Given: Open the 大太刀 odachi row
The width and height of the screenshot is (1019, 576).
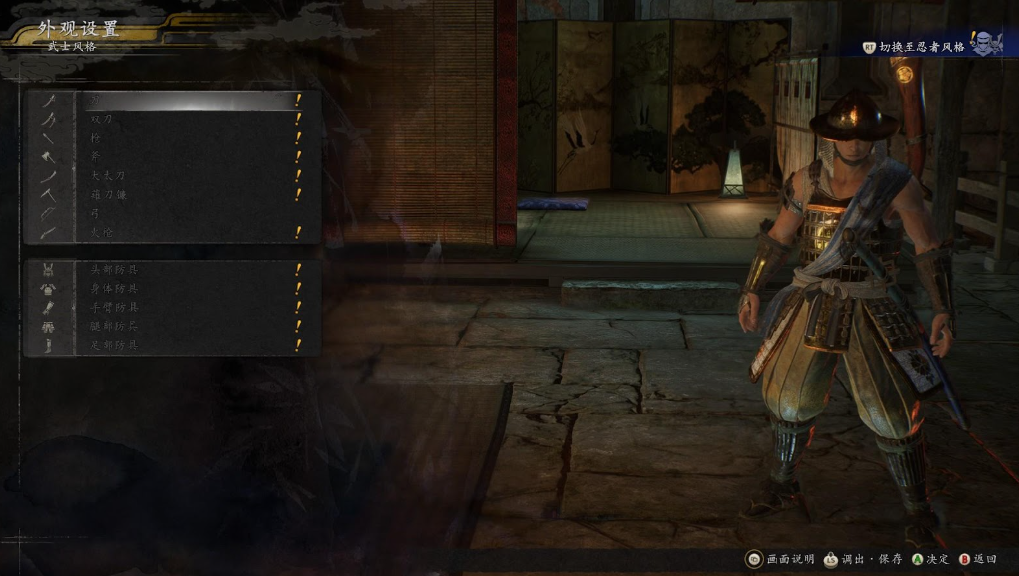Looking at the screenshot, I should coord(170,176).
